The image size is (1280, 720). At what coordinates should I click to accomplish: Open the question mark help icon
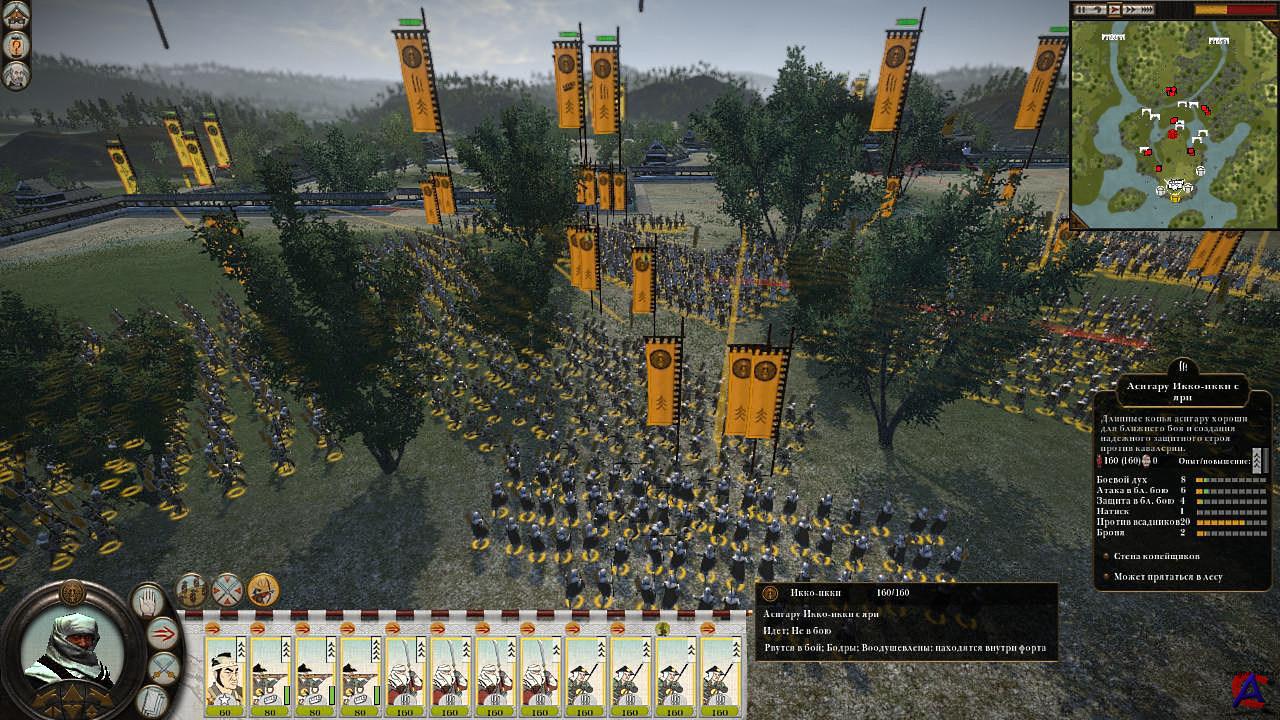point(16,45)
